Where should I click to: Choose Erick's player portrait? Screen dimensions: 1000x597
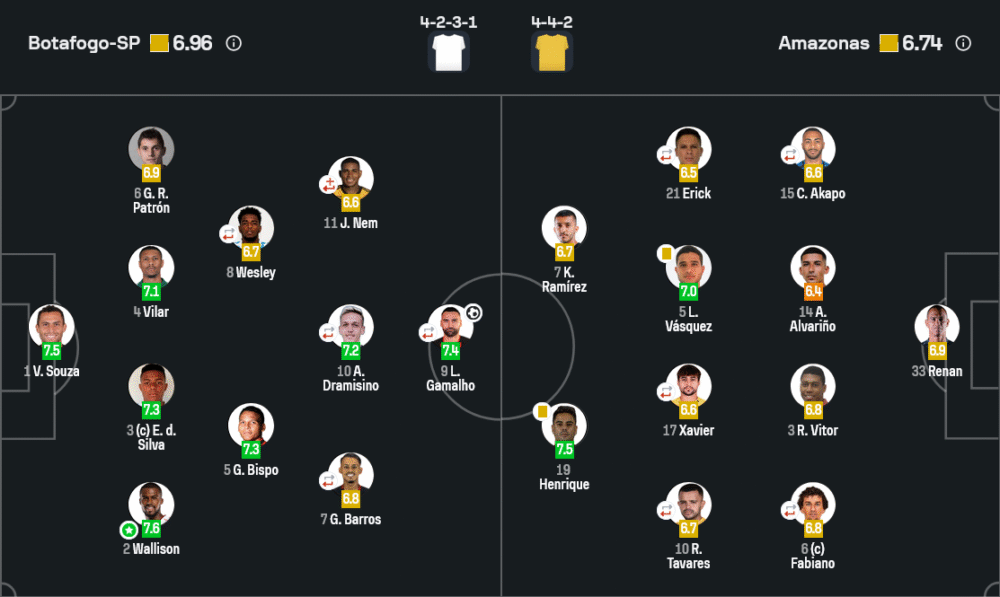(x=689, y=150)
